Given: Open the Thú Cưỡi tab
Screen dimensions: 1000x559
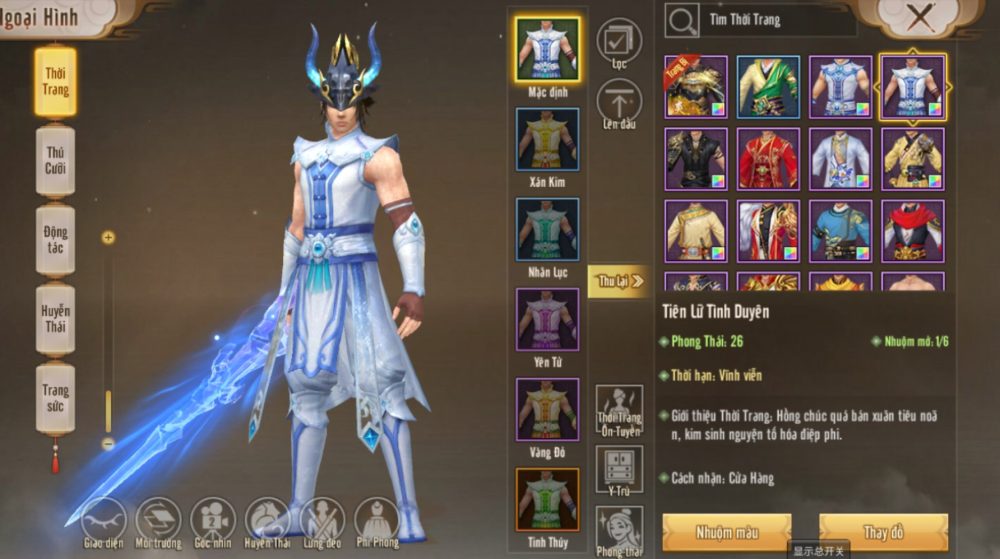Looking at the screenshot, I should [x=56, y=160].
